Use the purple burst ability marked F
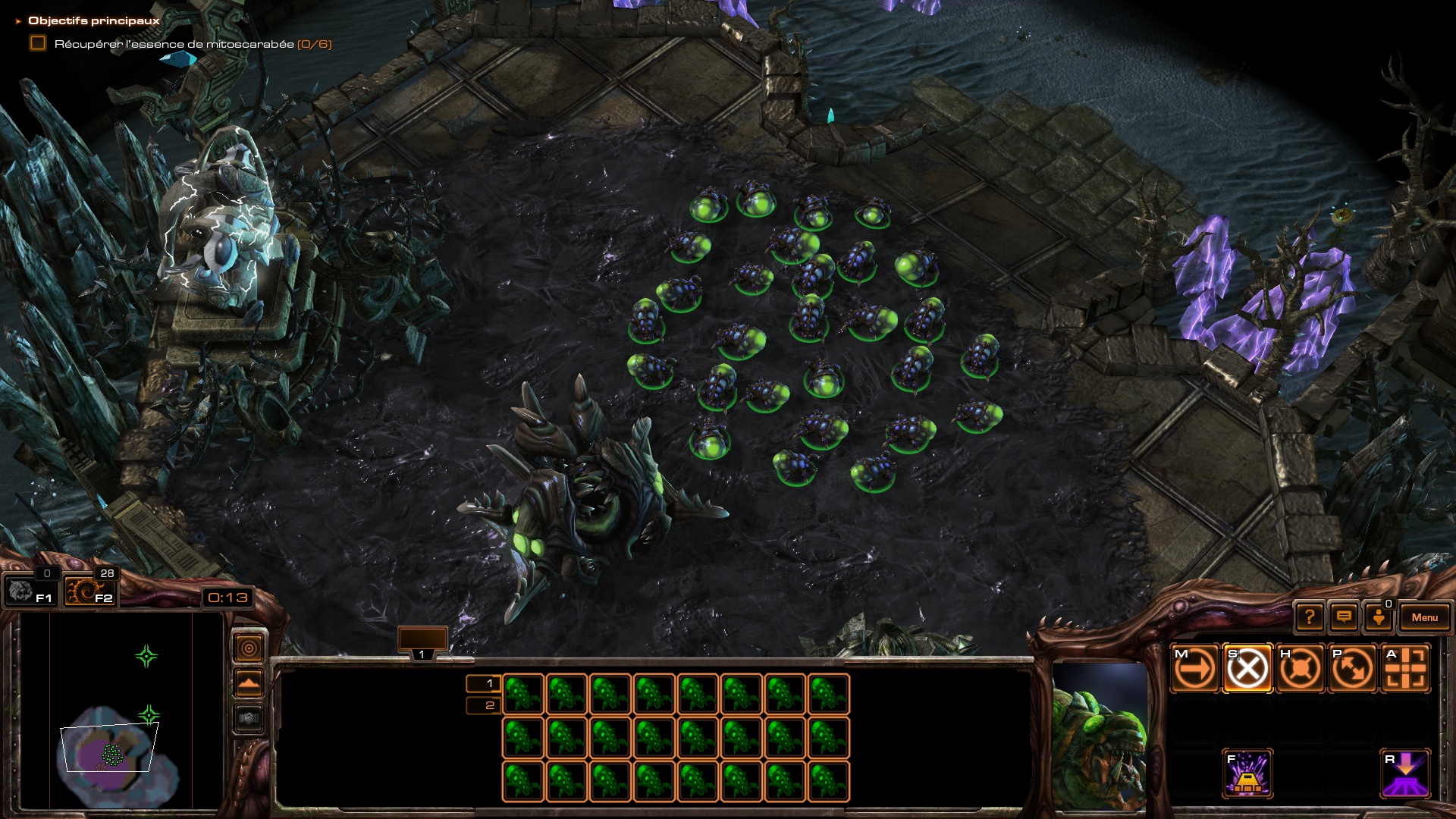 1247,773
